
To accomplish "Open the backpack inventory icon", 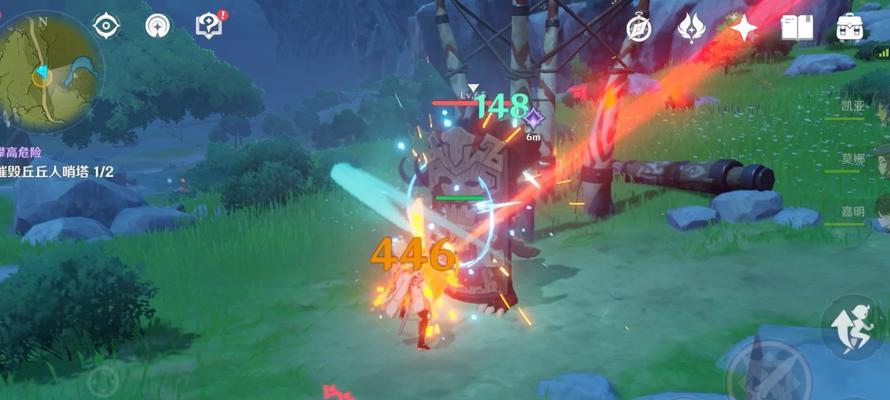I will [851, 28].
